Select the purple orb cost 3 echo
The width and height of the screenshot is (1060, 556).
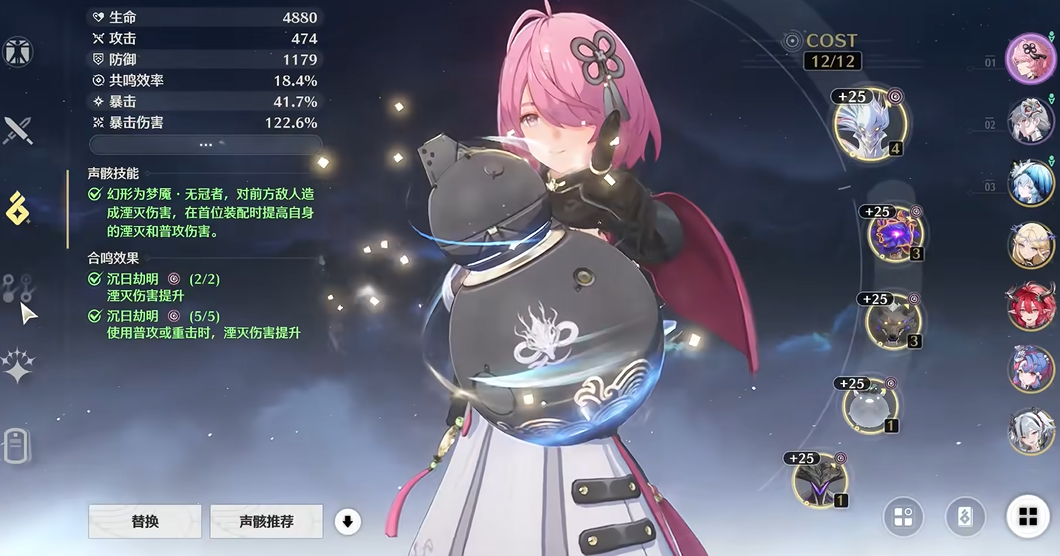point(895,234)
